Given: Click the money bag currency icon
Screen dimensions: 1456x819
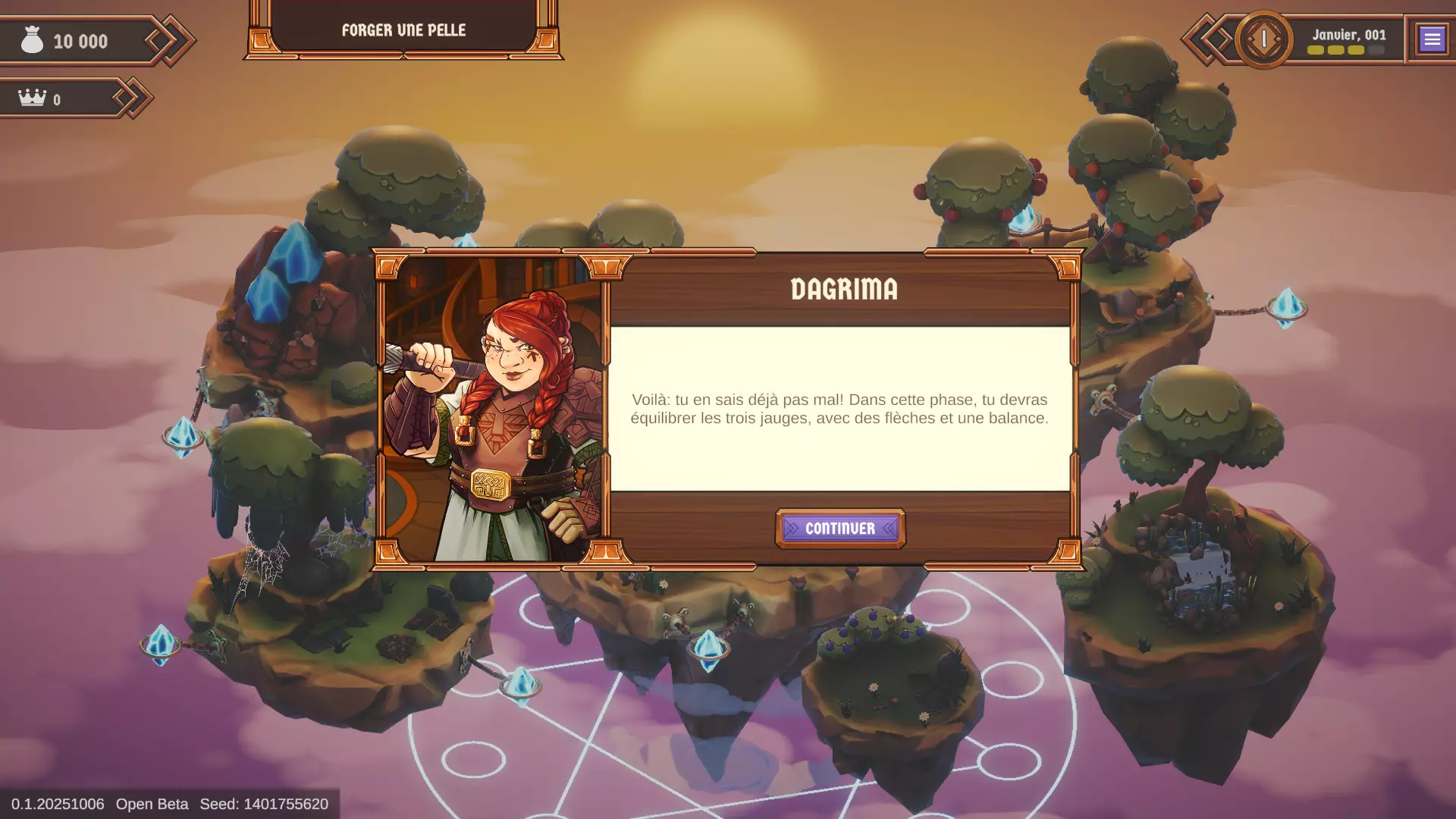Looking at the screenshot, I should (30, 39).
